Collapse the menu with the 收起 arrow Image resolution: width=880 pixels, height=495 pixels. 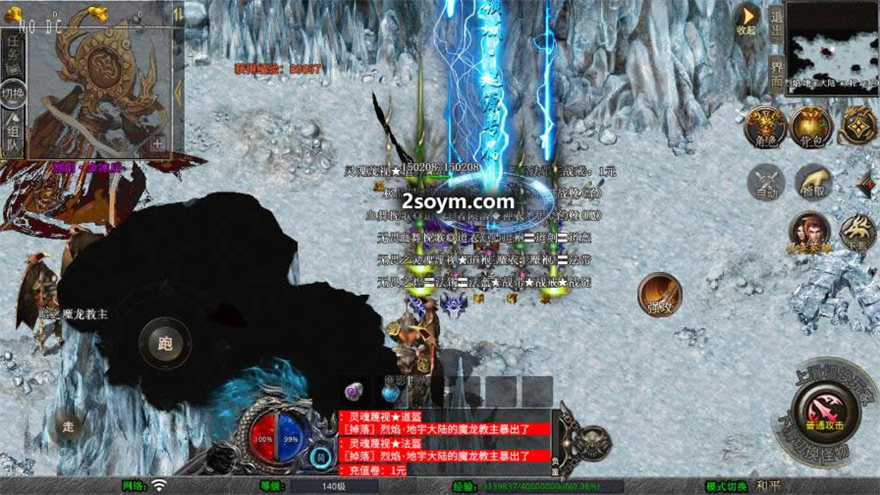746,17
